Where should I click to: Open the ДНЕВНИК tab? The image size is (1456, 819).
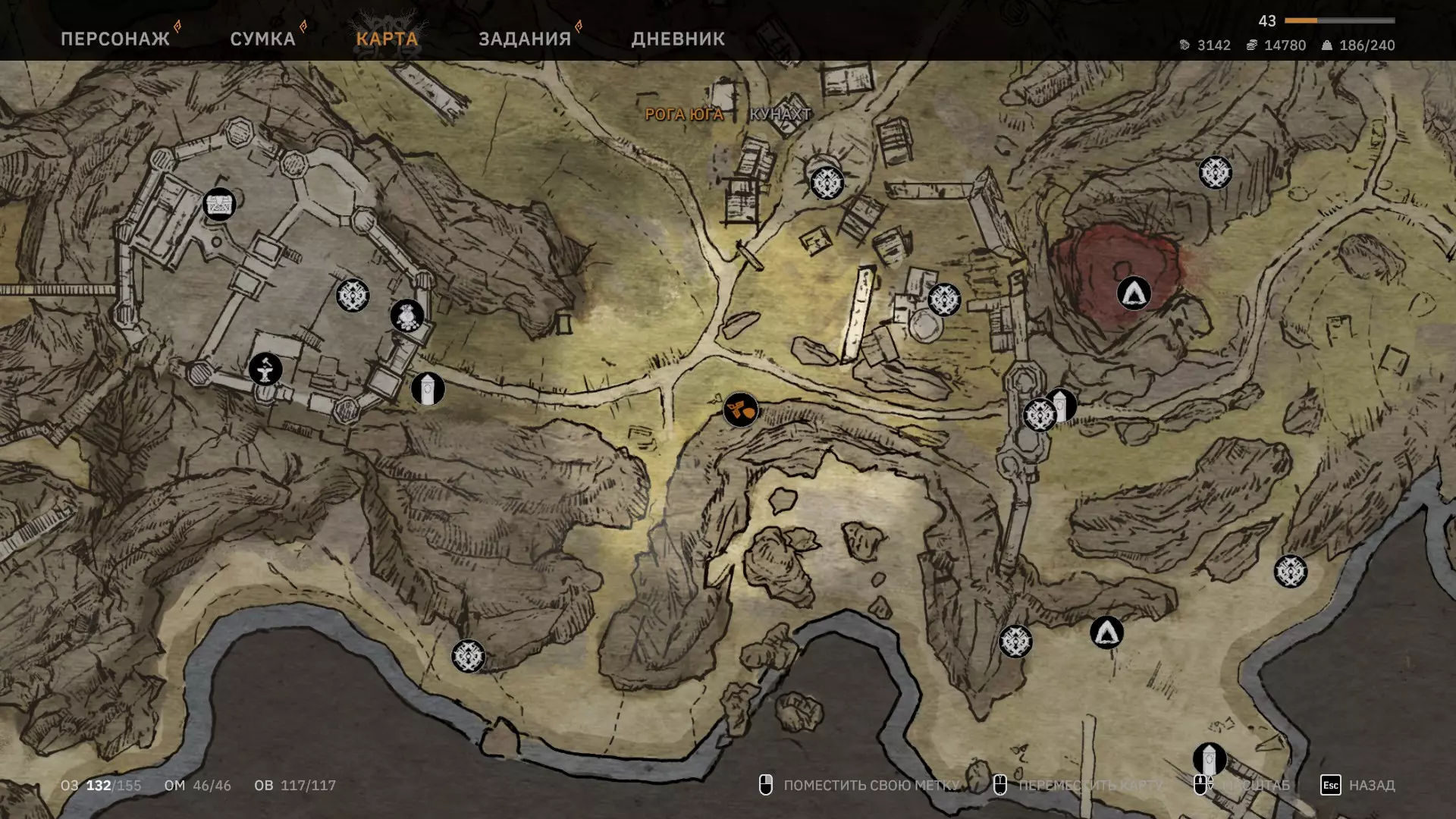click(x=678, y=39)
